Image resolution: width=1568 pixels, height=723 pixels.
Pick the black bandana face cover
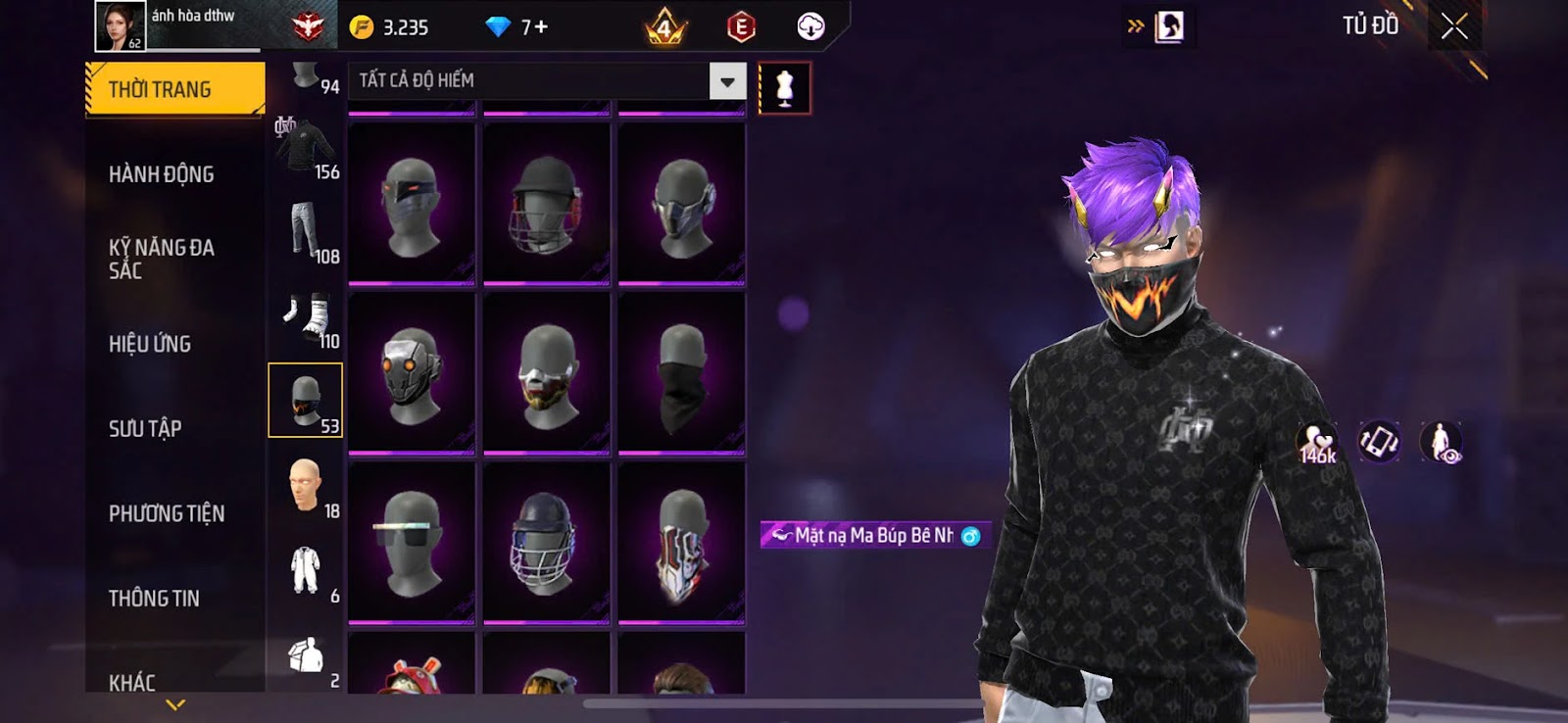coord(682,373)
